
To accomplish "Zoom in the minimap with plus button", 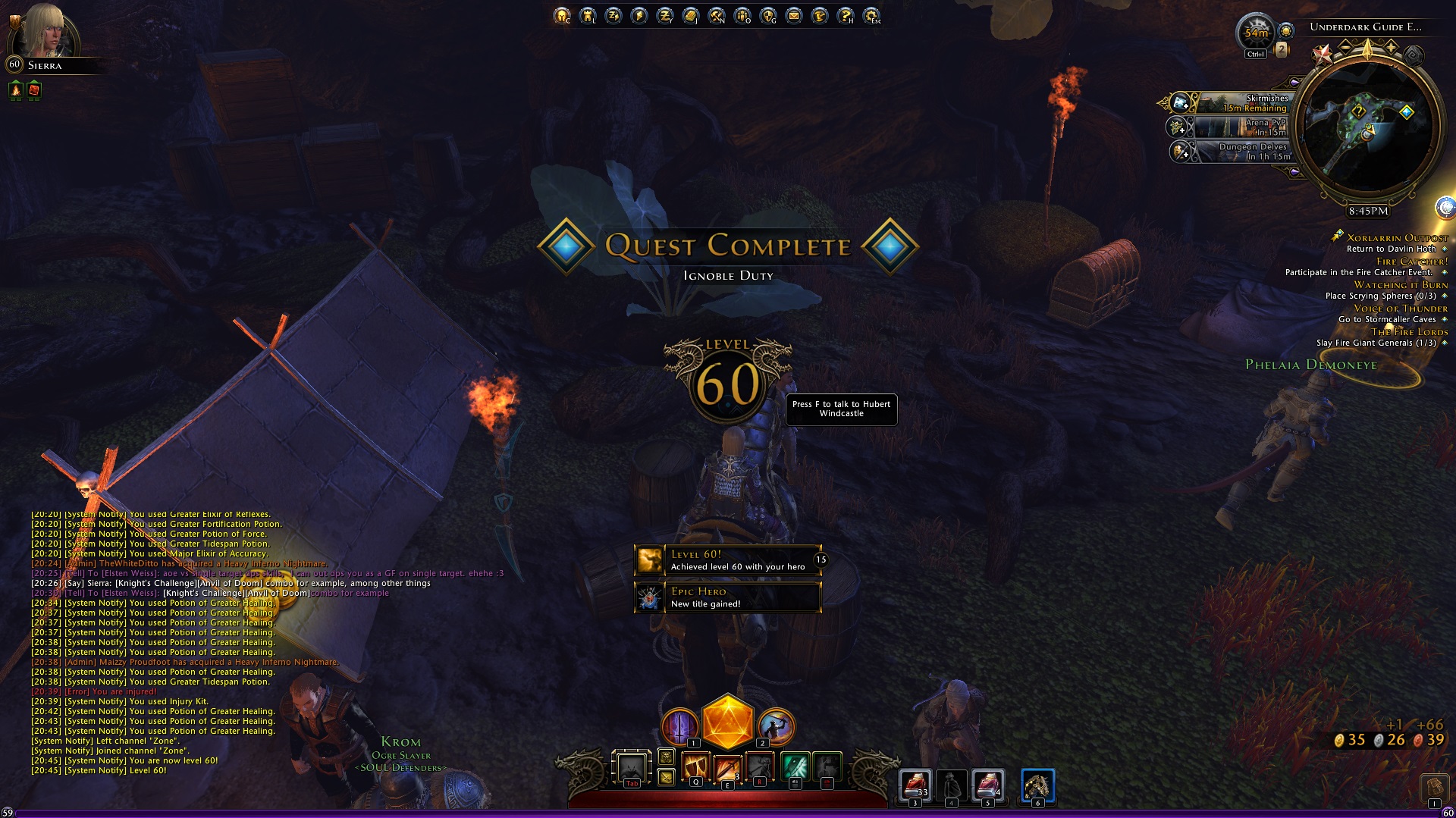I will click(x=1392, y=47).
